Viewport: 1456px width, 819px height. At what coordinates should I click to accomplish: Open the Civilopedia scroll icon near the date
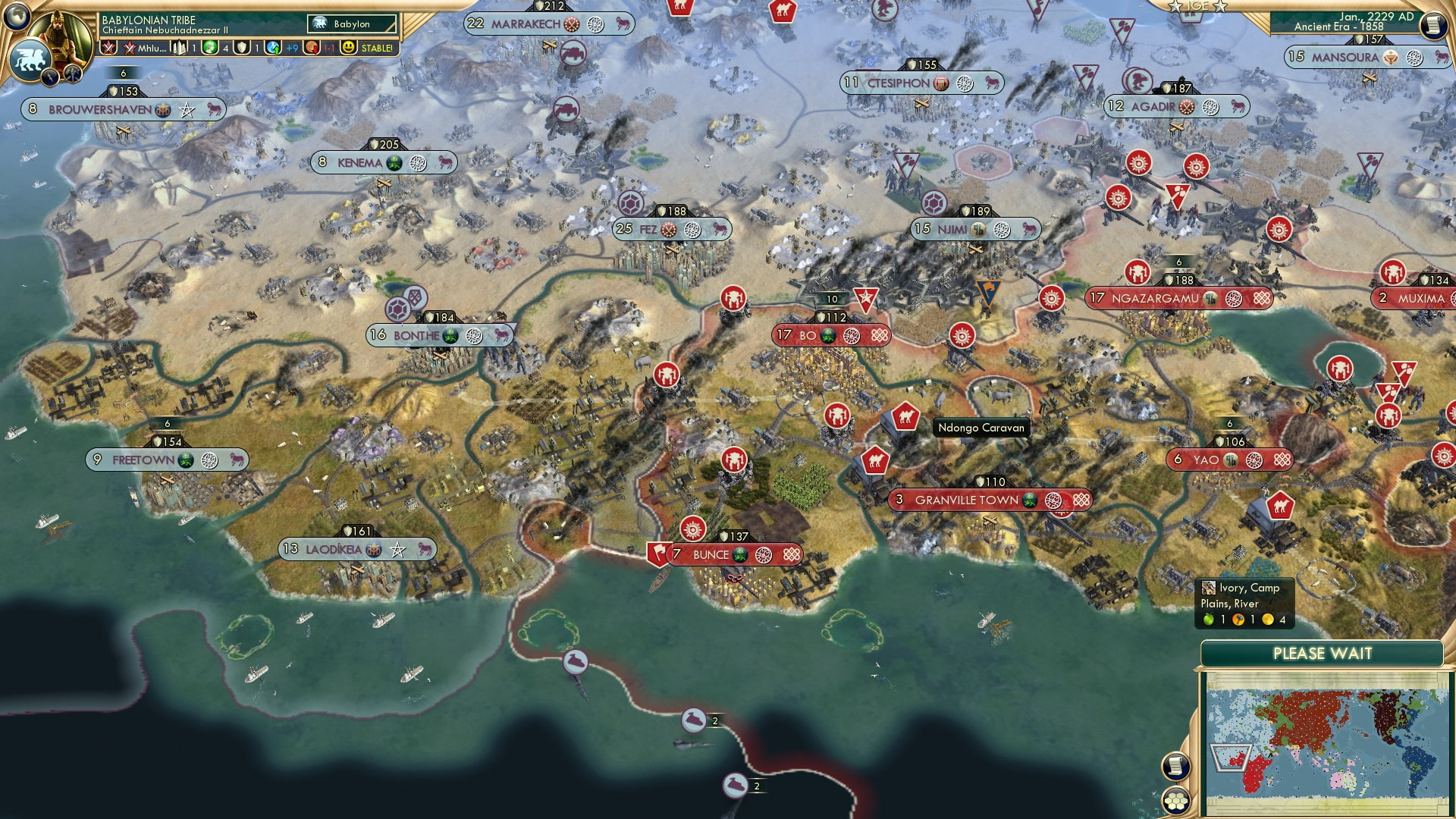tap(1433, 25)
